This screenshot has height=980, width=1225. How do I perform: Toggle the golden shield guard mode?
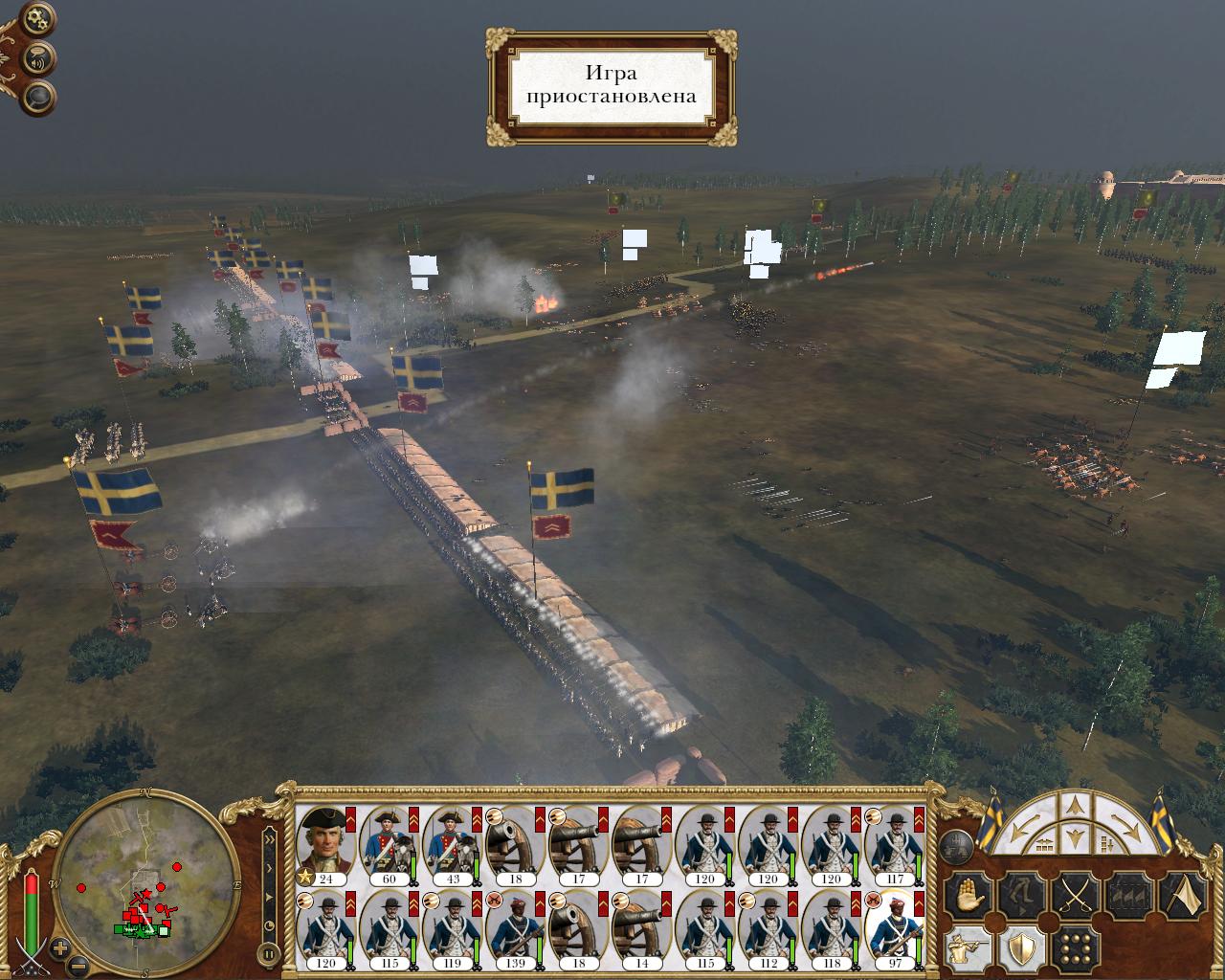(x=1020, y=948)
